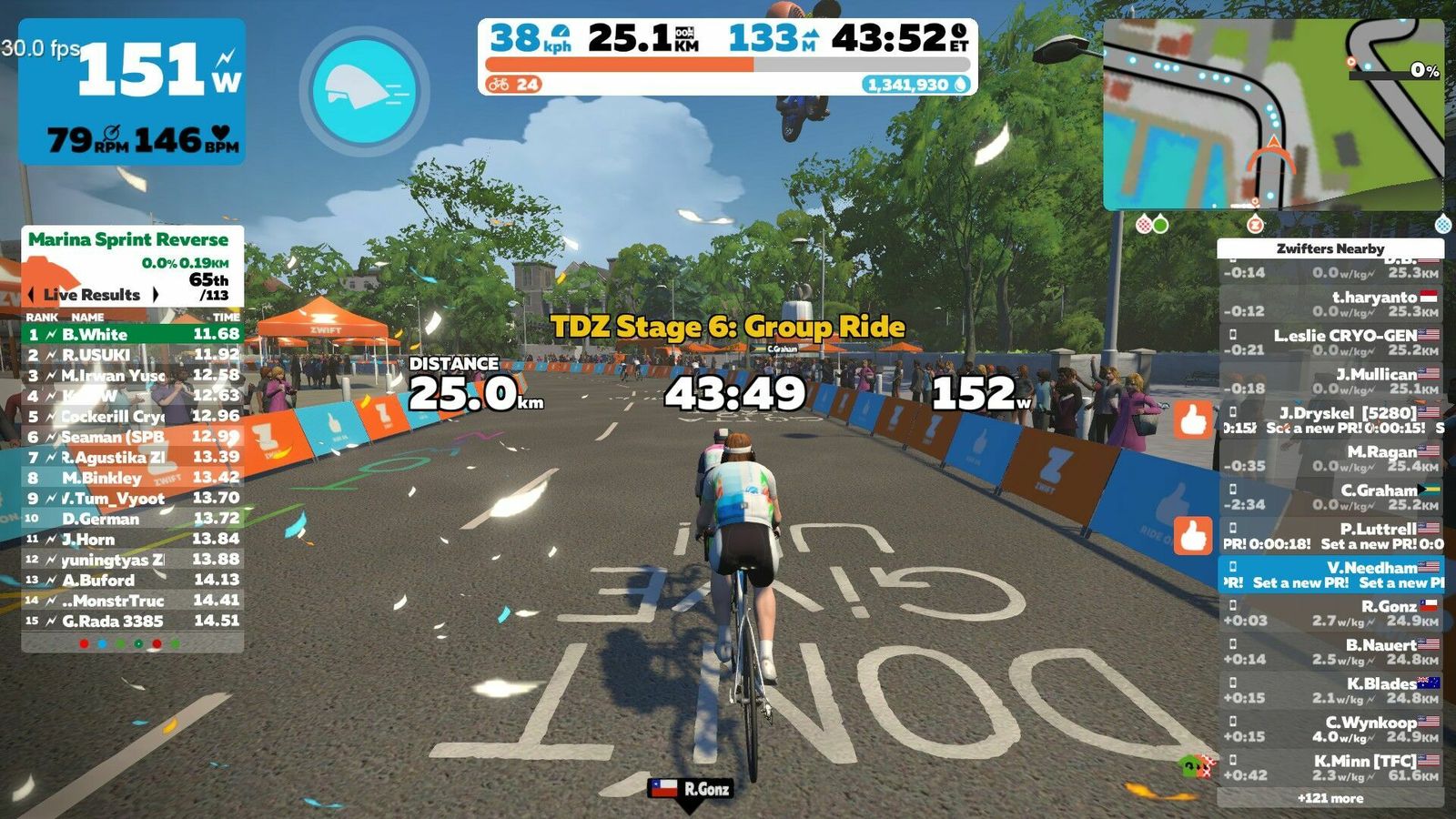The height and width of the screenshot is (819, 1456).
Task: Select B.White's first-place sprint result
Action: 132,334
